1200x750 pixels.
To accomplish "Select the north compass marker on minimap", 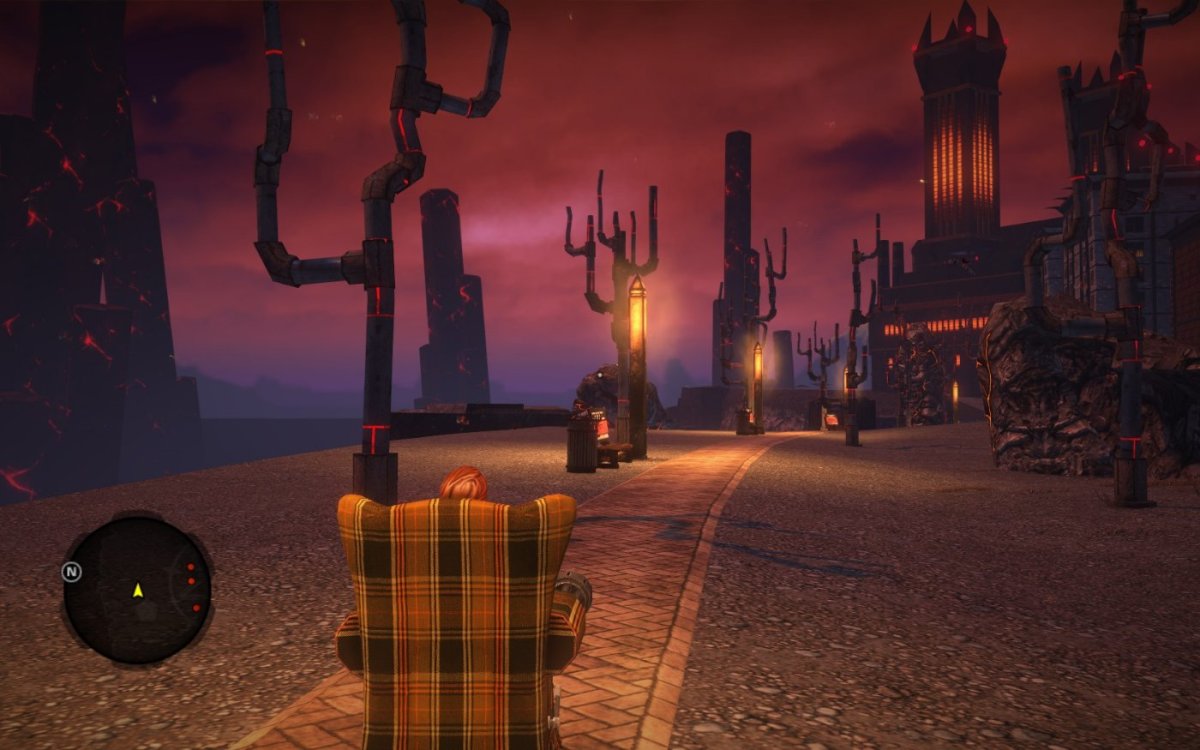I will click(71, 572).
